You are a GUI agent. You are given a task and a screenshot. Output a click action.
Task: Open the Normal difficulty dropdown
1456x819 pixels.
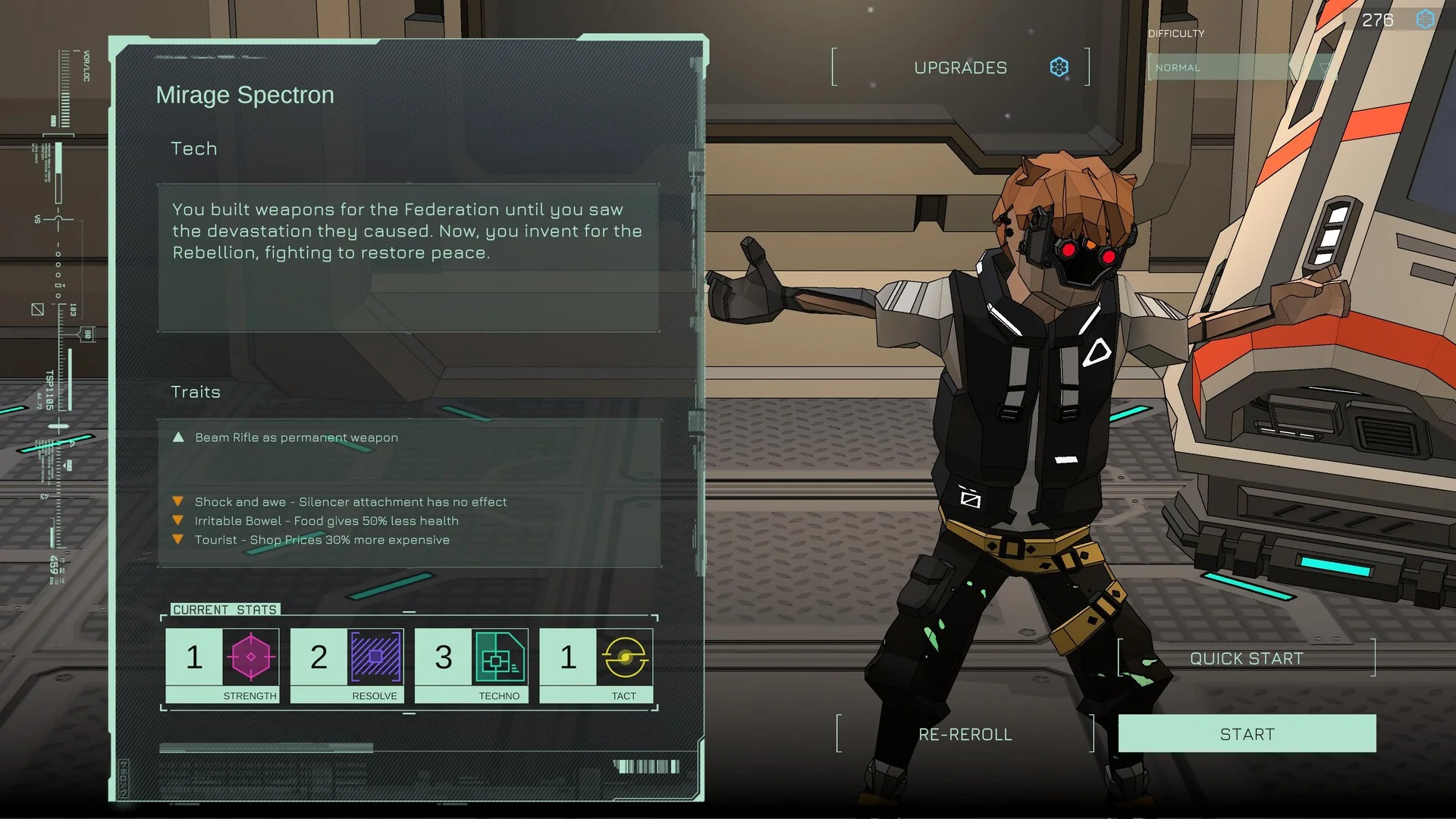click(1239, 67)
